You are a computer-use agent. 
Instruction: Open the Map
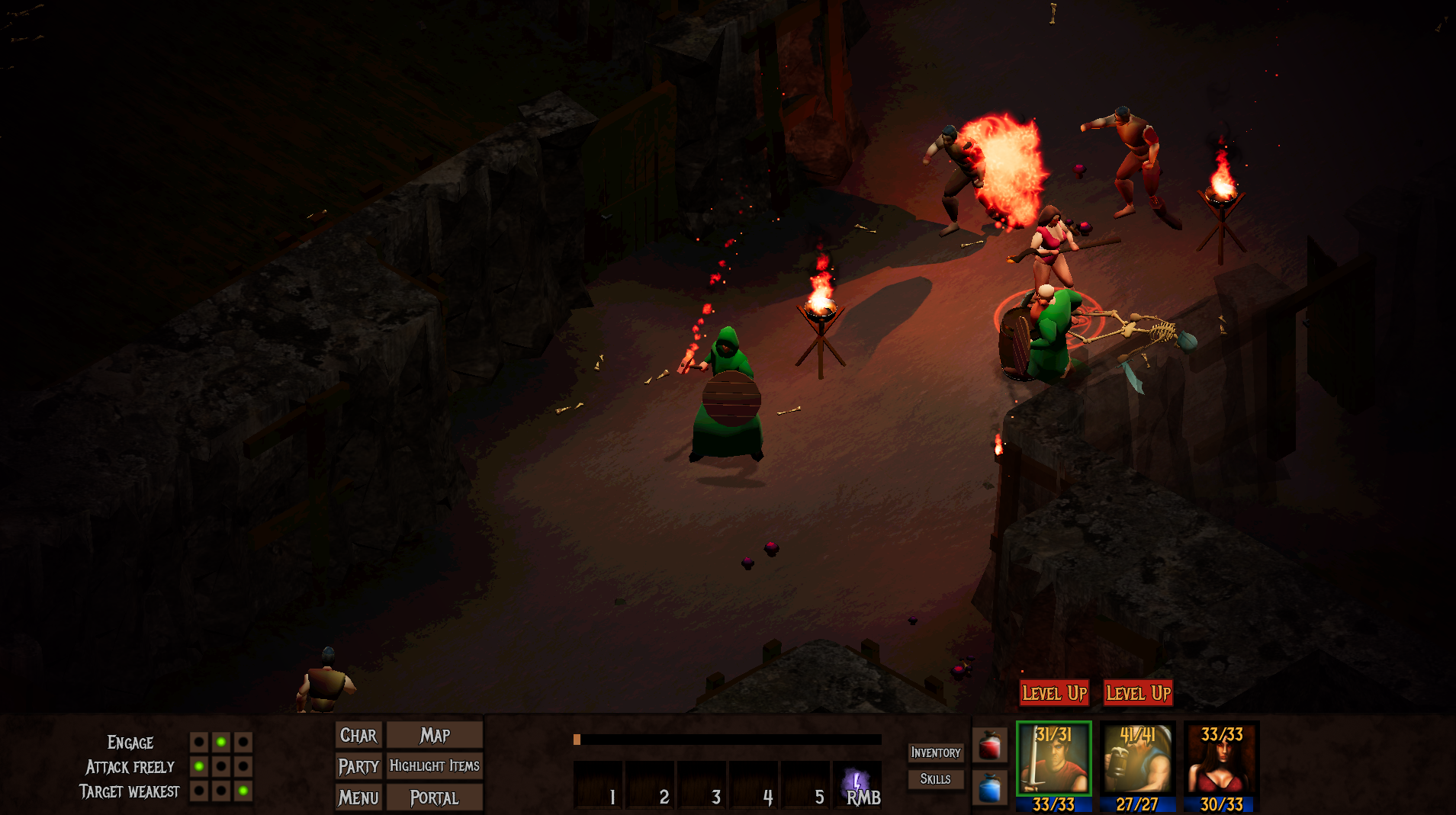(x=435, y=735)
